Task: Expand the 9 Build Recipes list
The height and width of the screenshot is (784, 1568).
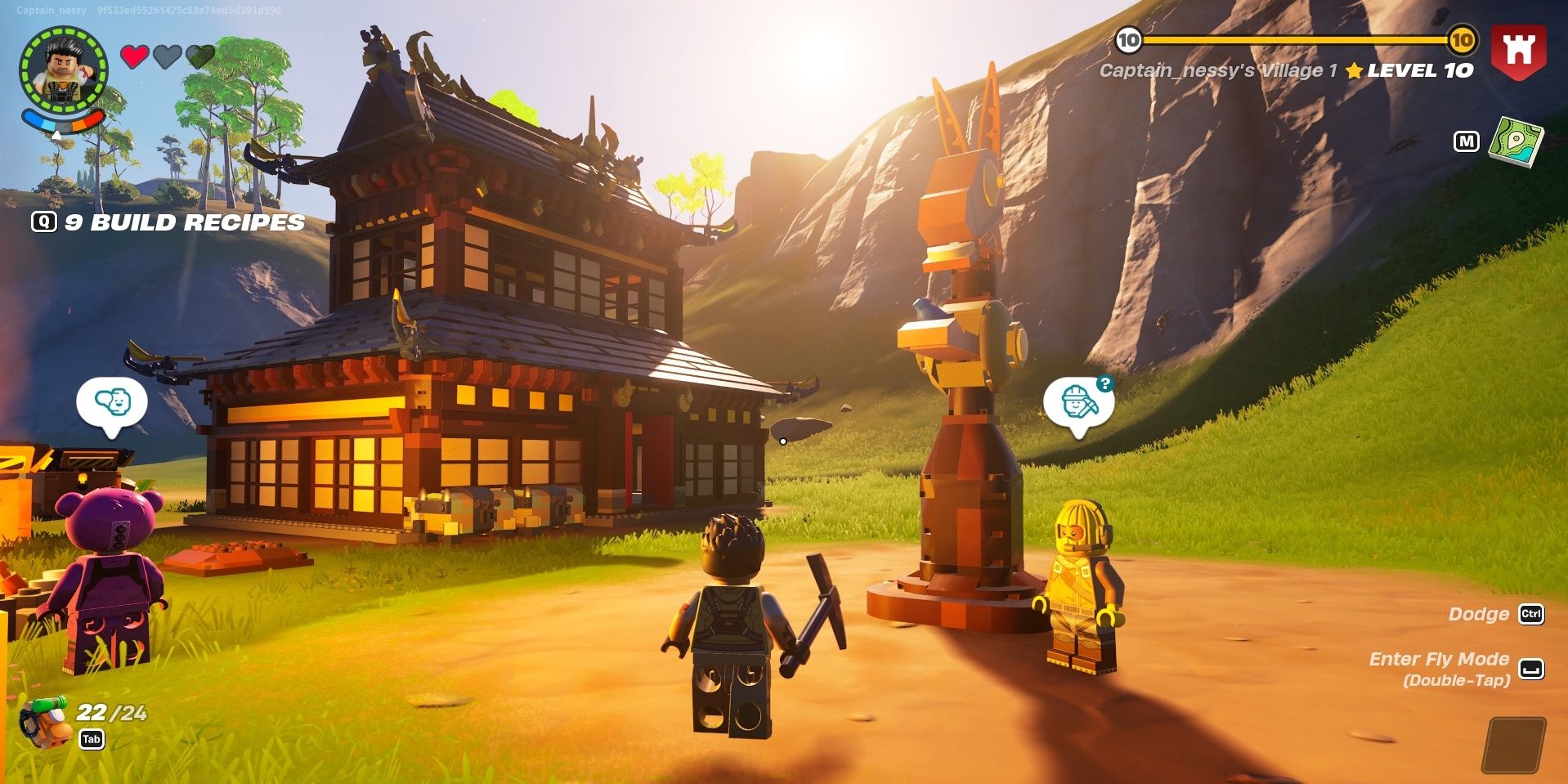Action: (184, 222)
